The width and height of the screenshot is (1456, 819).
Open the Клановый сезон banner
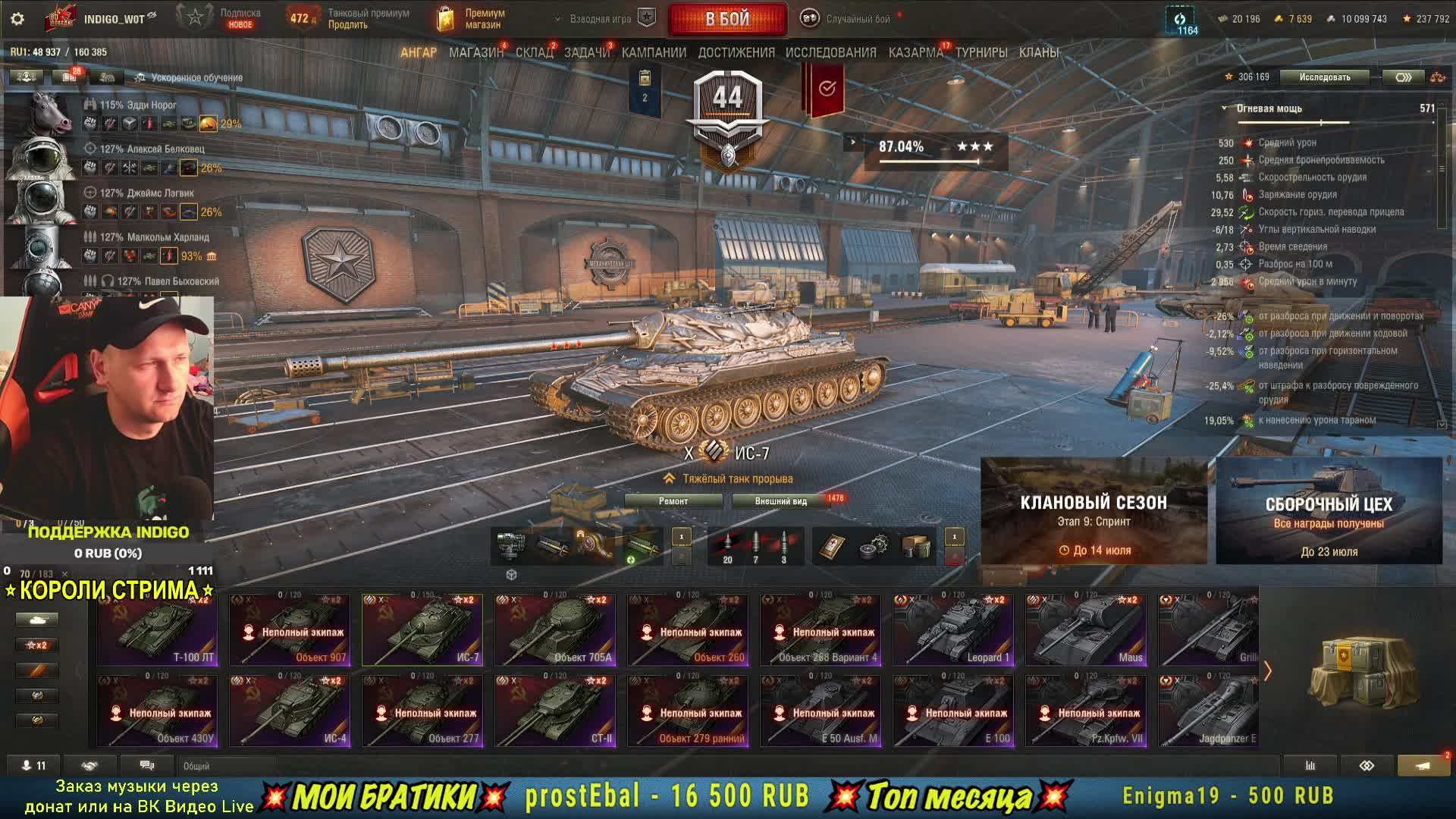(x=1094, y=511)
